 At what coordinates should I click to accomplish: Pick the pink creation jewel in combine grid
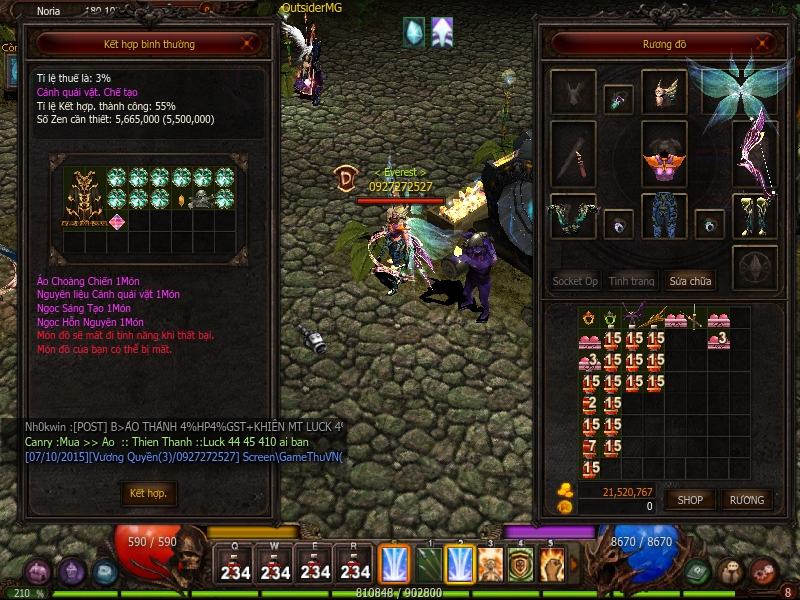[117, 221]
